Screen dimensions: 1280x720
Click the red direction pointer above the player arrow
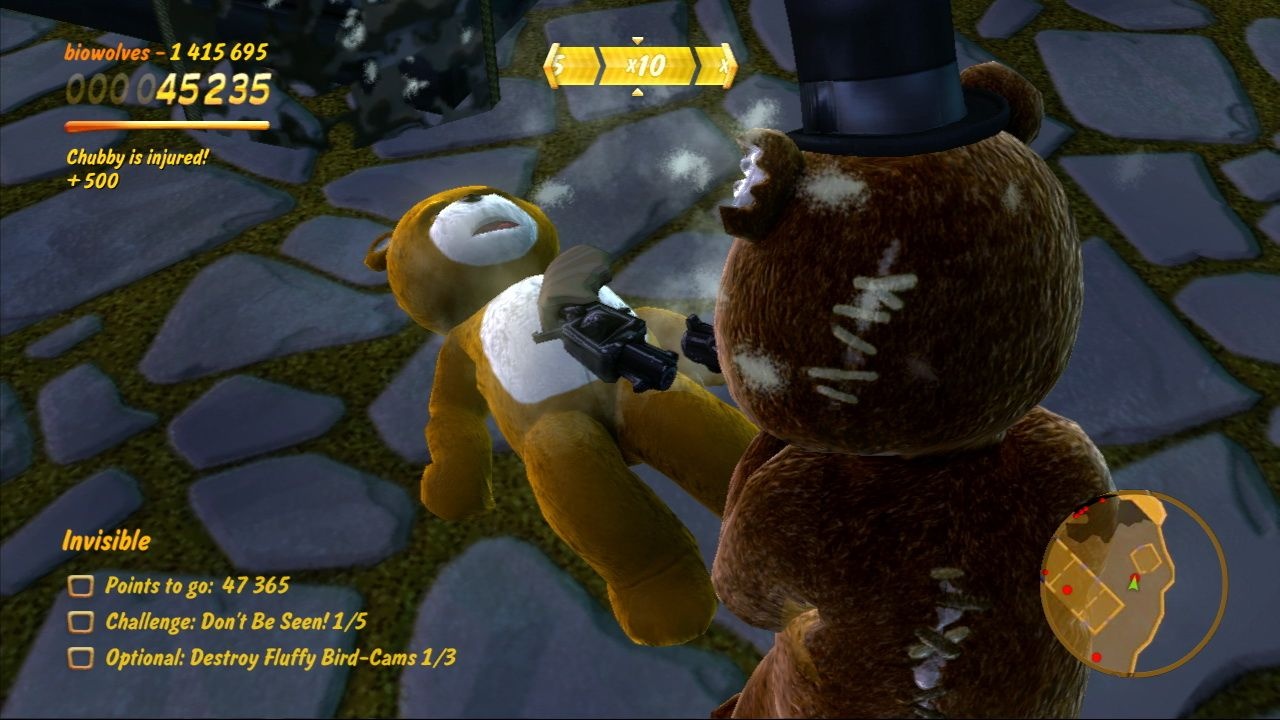[1135, 576]
